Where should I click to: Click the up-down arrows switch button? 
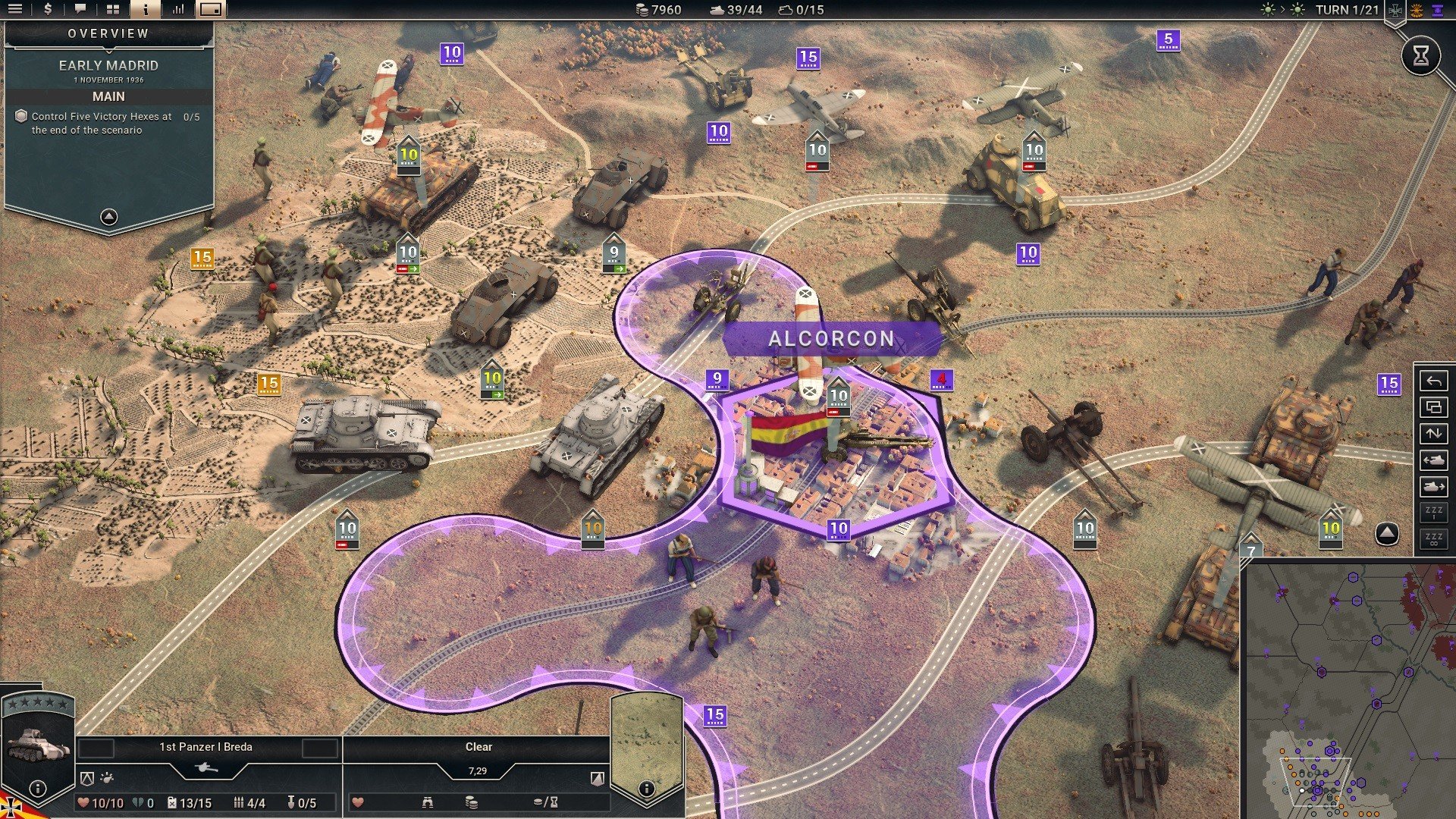click(1433, 434)
